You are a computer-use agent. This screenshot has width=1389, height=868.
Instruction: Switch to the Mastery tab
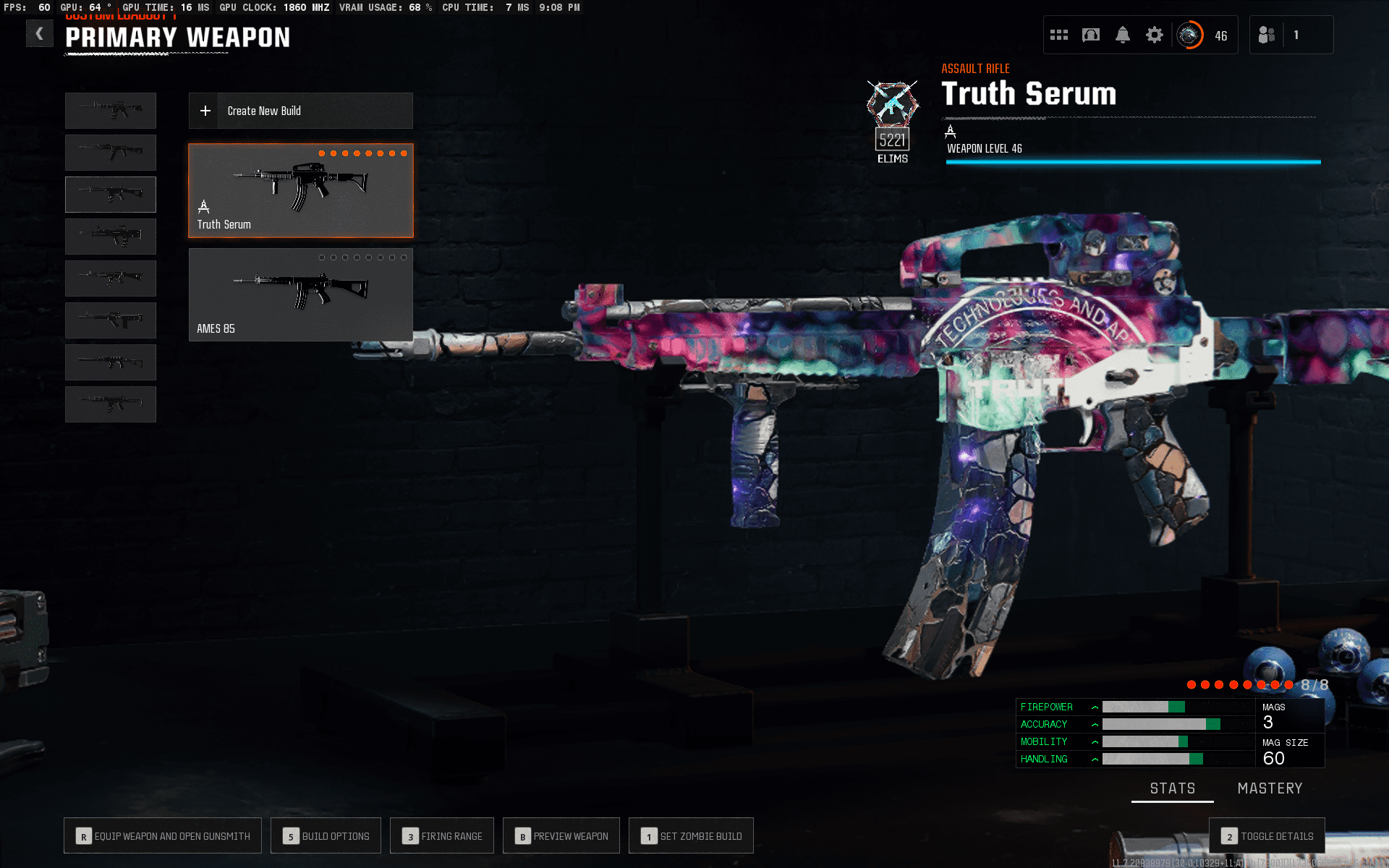(x=1270, y=788)
